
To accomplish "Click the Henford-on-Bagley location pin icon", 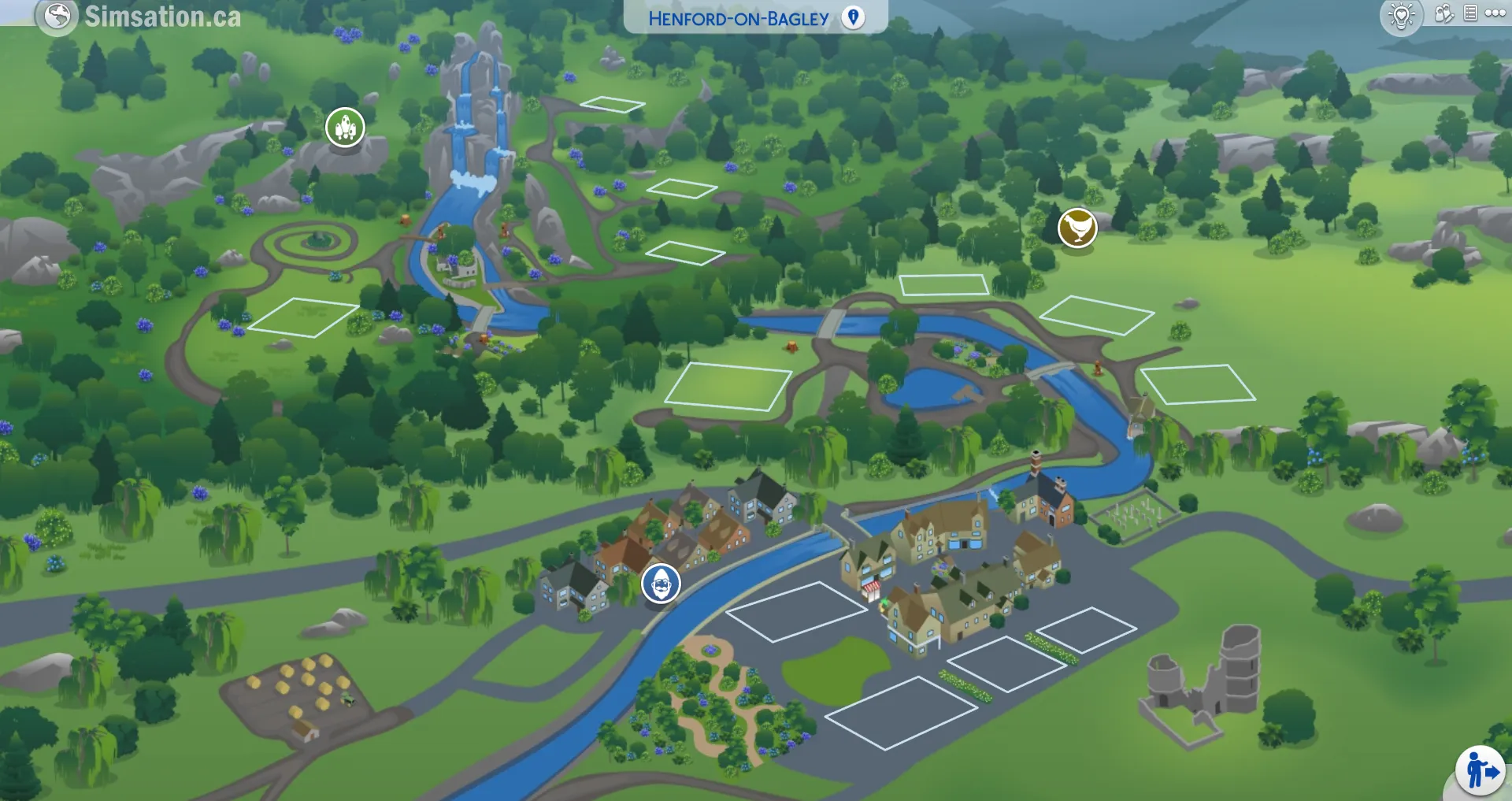I will pos(853,17).
